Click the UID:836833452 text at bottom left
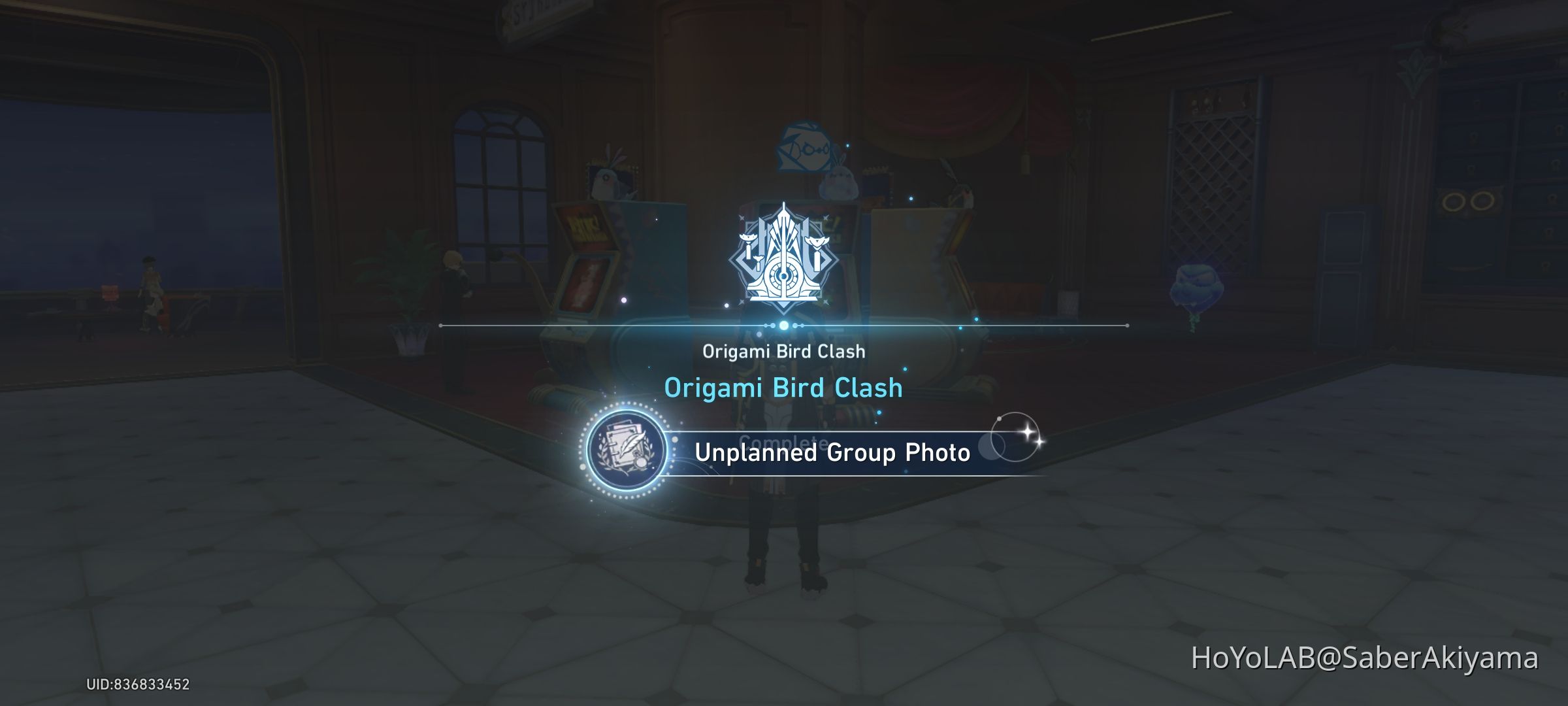This screenshot has width=1568, height=706. [139, 684]
